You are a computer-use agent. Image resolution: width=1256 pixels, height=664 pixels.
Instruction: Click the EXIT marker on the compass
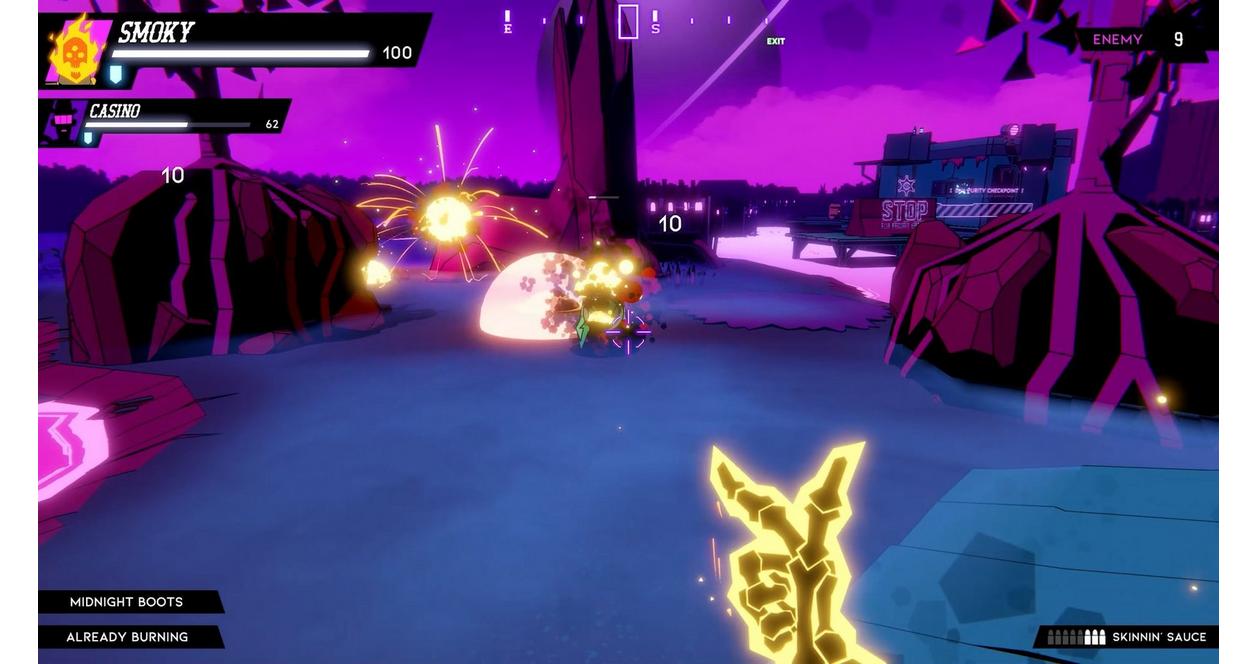click(x=776, y=41)
